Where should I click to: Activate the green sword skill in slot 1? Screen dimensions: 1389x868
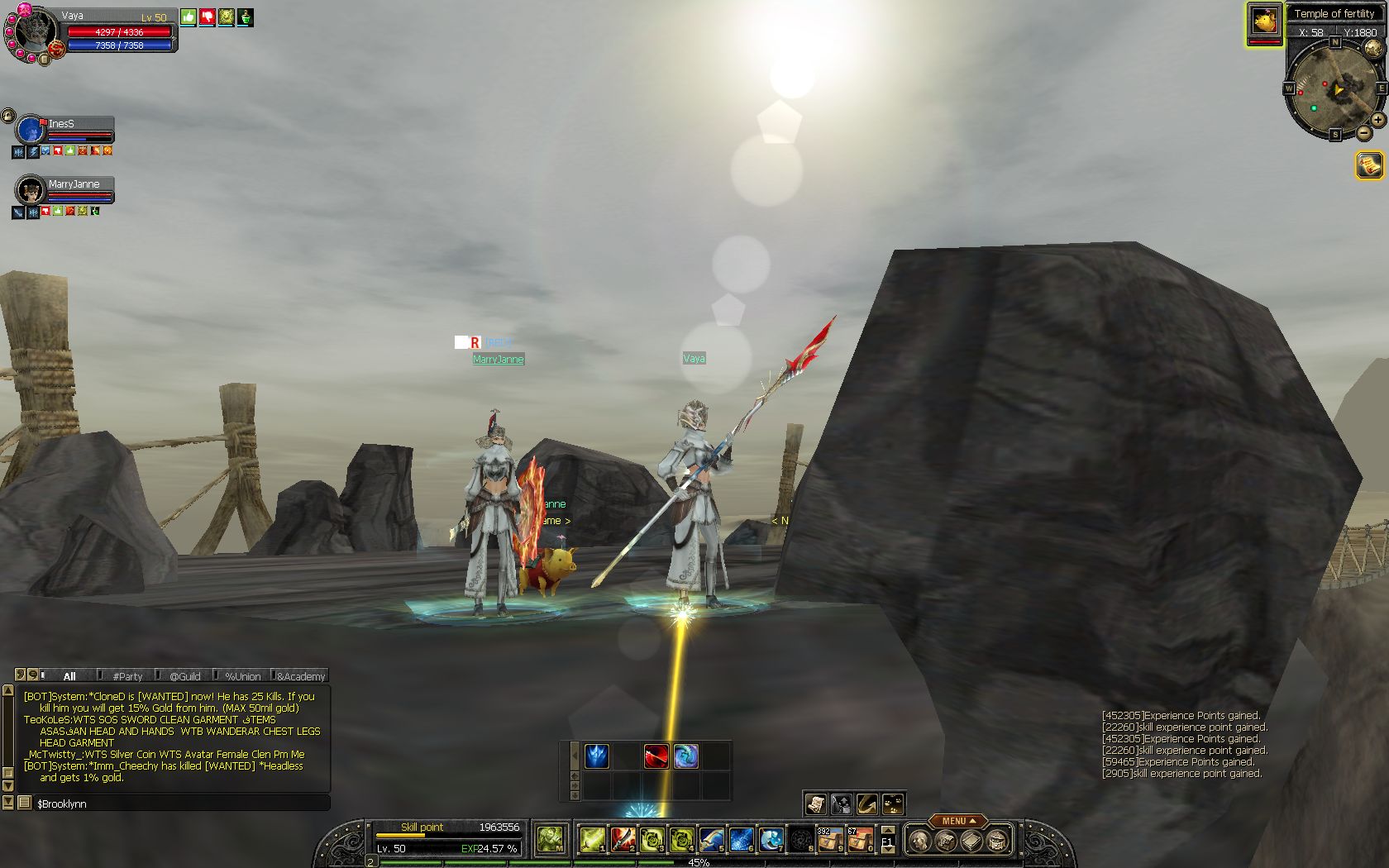coord(591,840)
